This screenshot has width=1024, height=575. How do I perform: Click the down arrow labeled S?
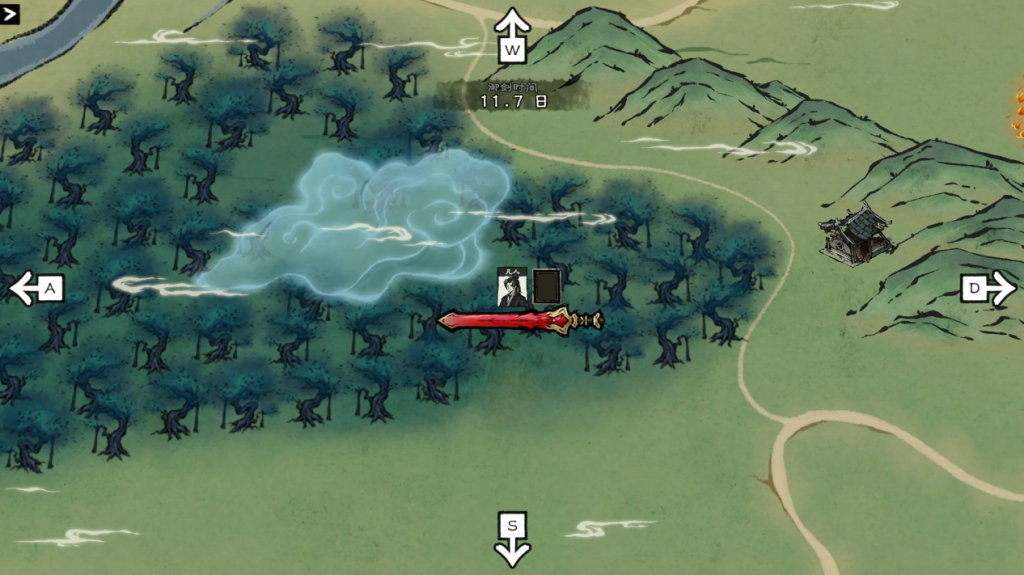tap(513, 538)
